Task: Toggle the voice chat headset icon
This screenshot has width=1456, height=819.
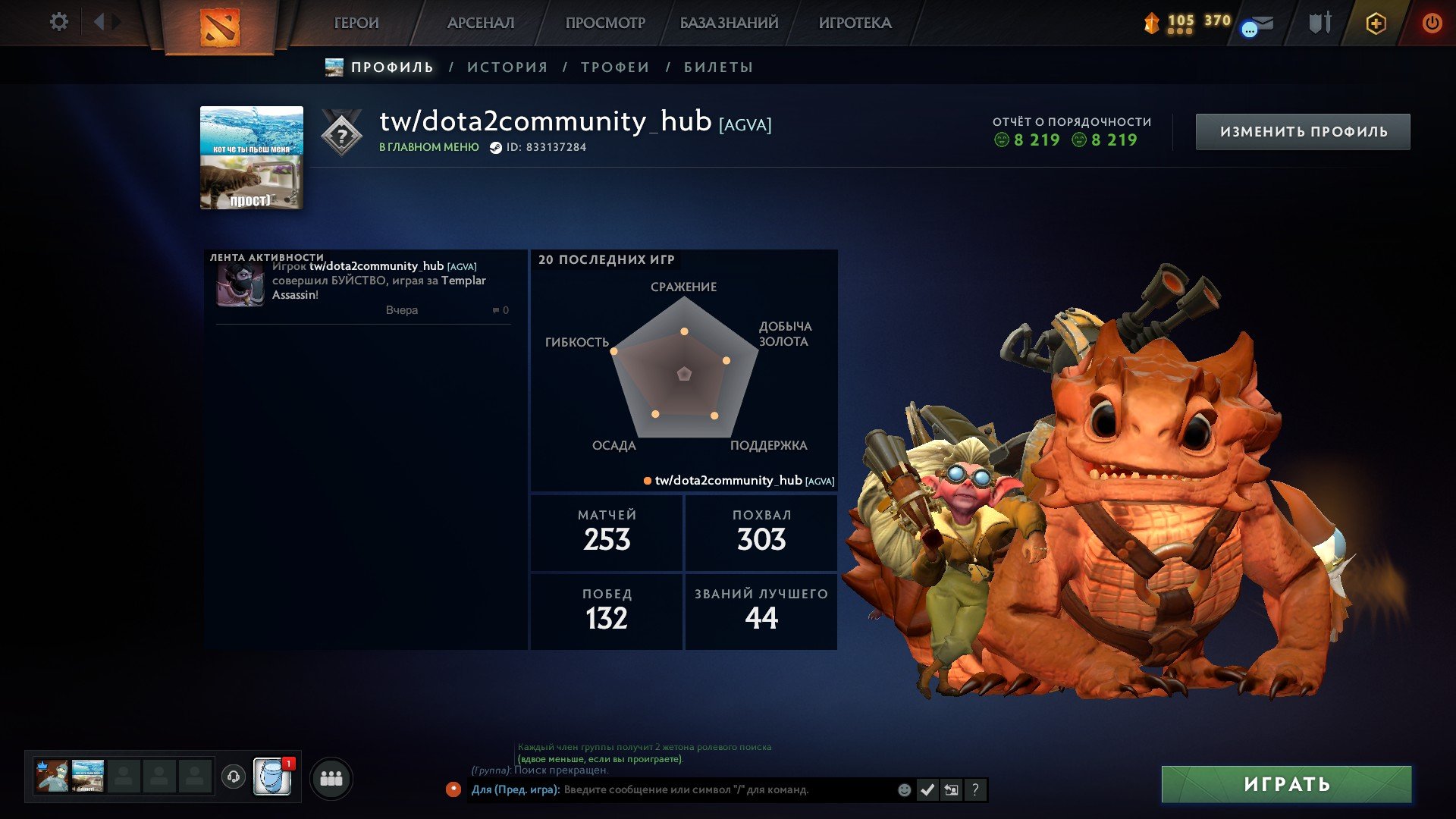Action: tap(234, 777)
